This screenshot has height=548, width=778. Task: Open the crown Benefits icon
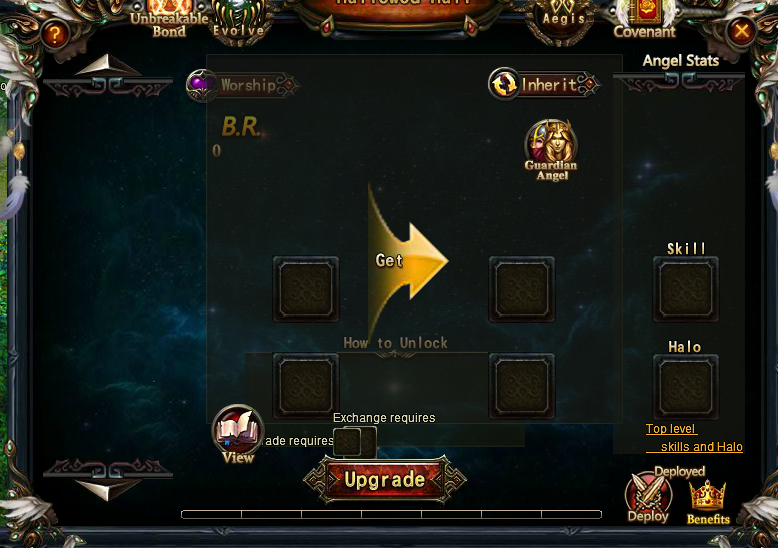(707, 499)
